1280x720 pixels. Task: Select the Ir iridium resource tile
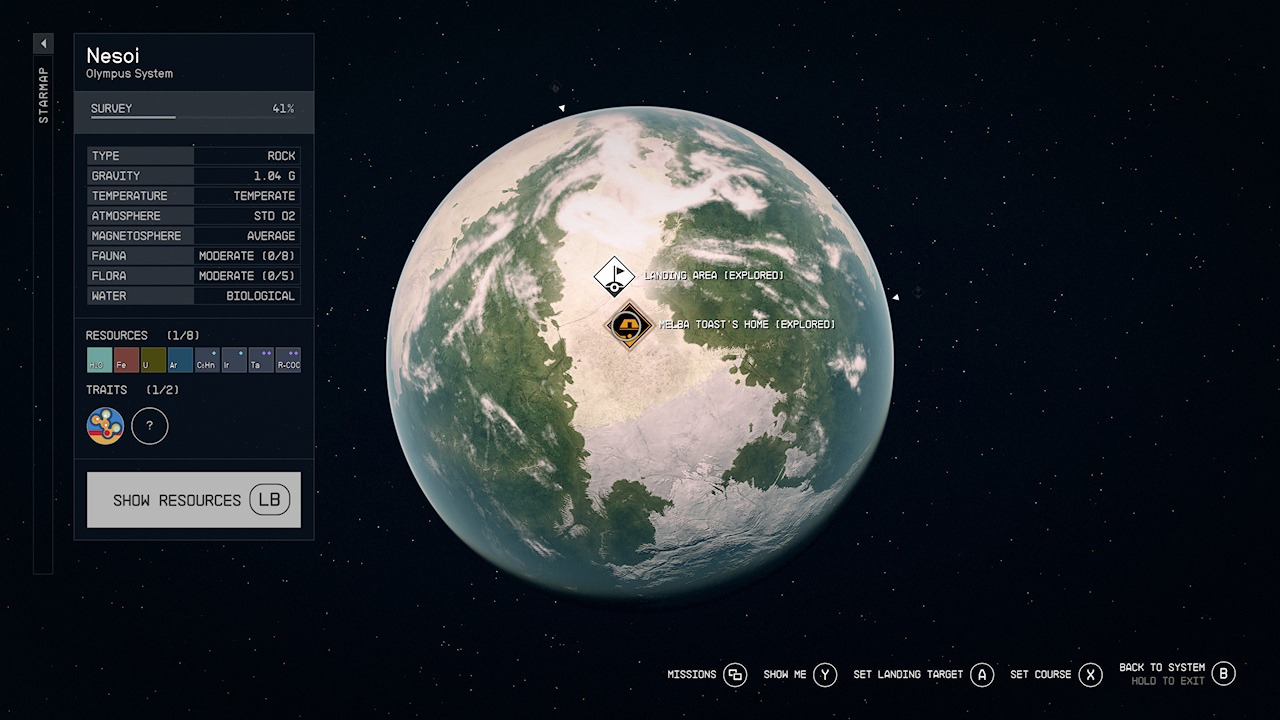(x=234, y=360)
